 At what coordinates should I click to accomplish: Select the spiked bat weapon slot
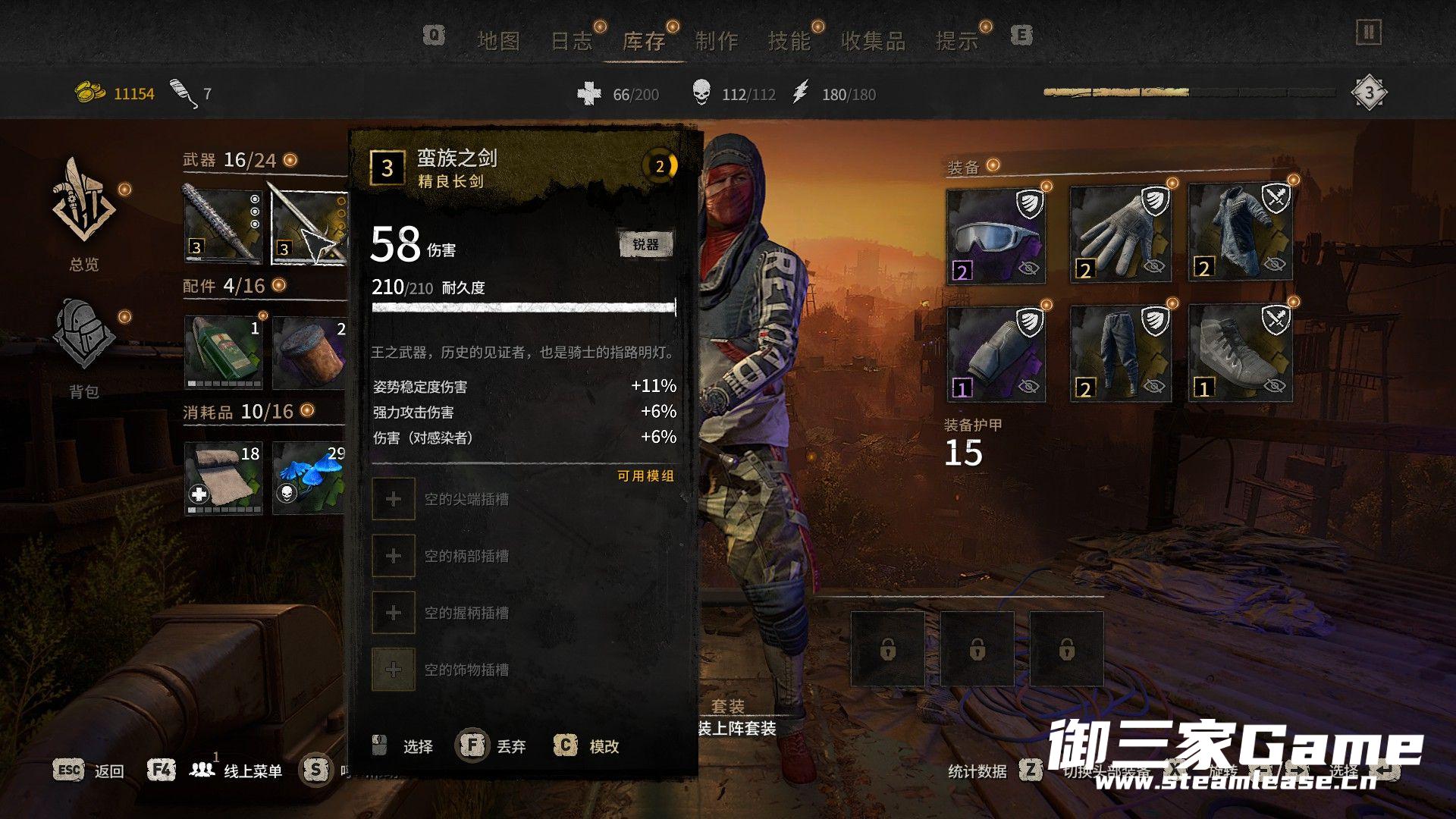pyautogui.click(x=223, y=225)
